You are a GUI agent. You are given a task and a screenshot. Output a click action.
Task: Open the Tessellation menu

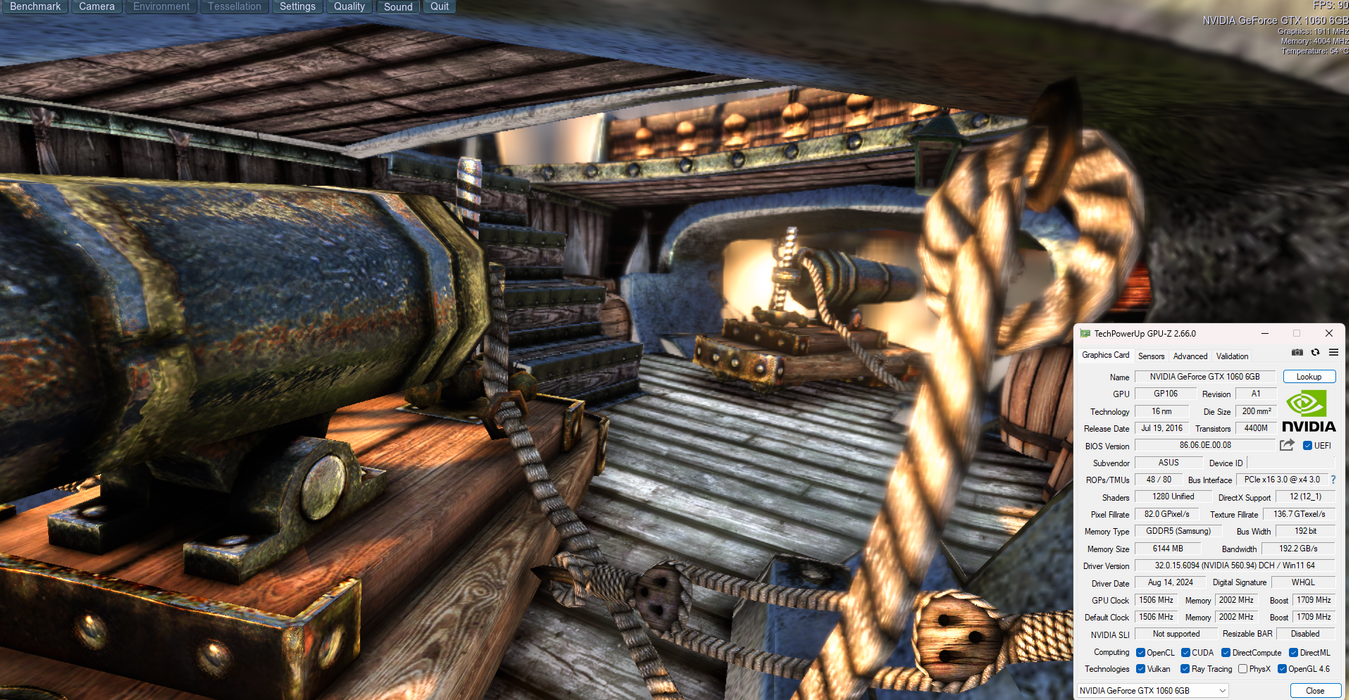click(234, 7)
